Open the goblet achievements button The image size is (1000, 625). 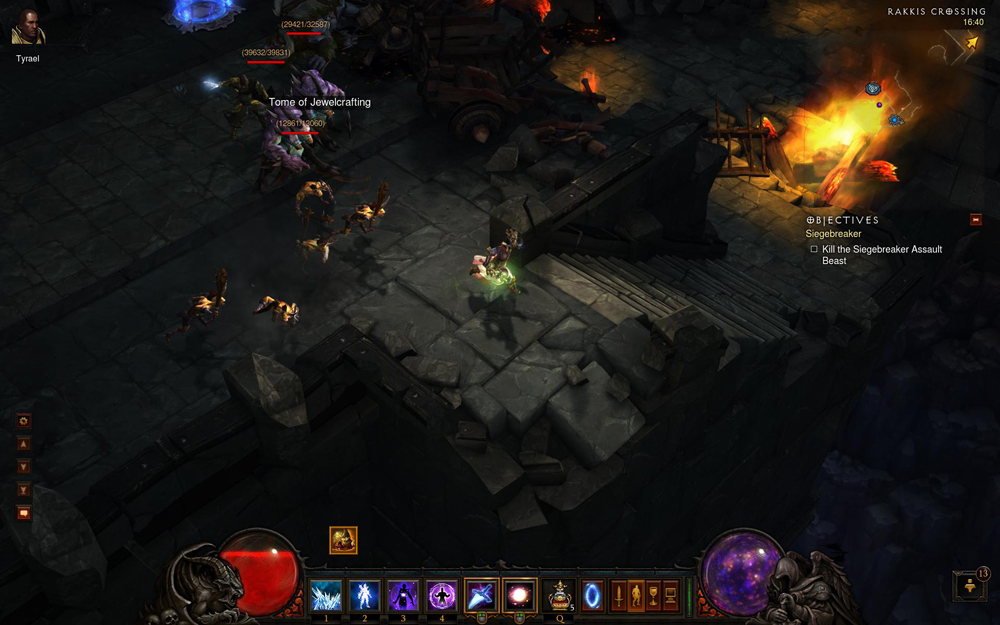click(x=653, y=595)
